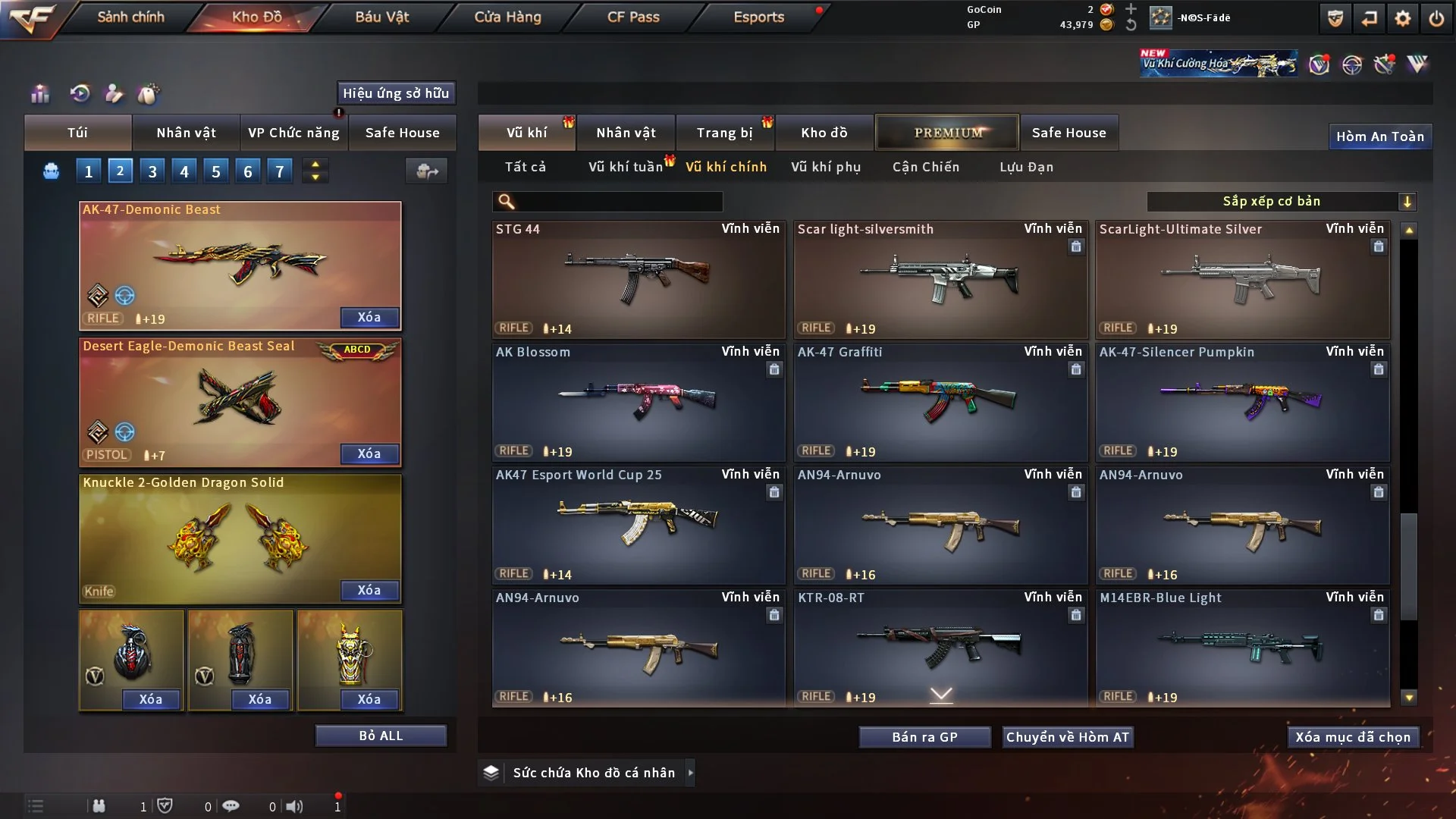Open the Esports section
The image size is (1456, 819).
coord(758,17)
